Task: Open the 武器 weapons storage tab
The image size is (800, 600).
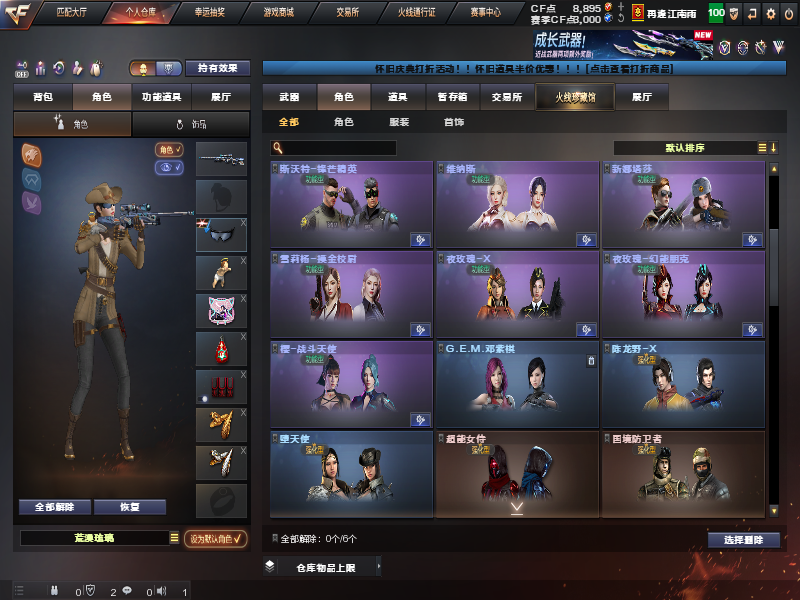Action: point(289,97)
